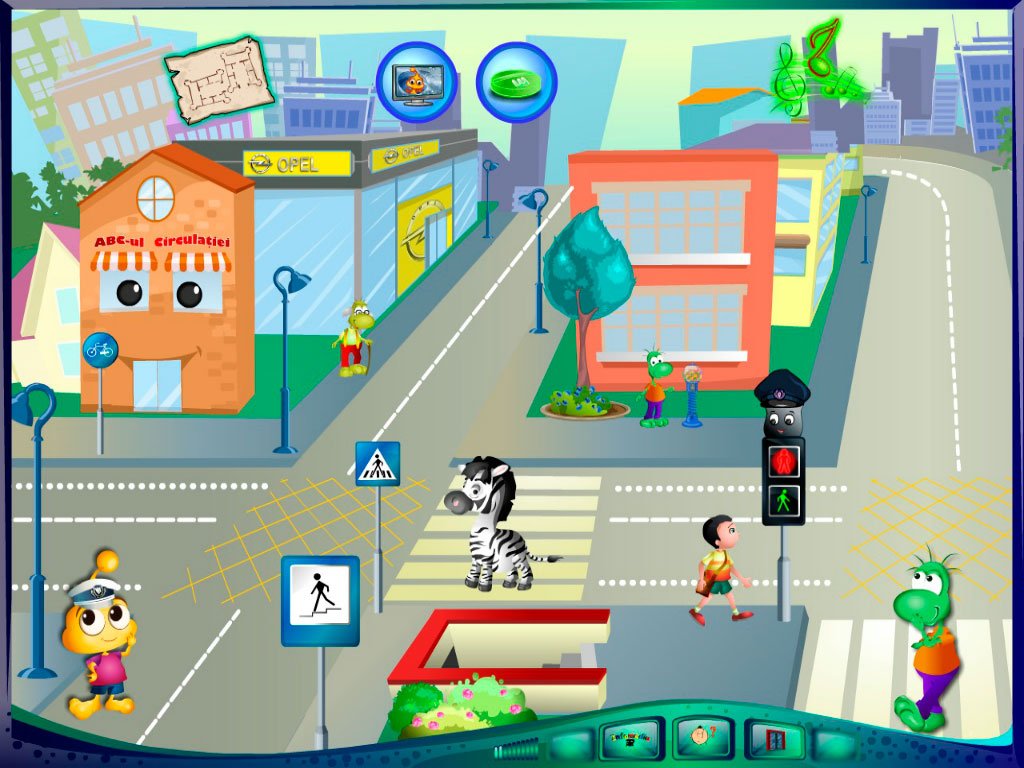Click the colorful logo button in bottom bar
This screenshot has height=768, width=1024.
630,740
